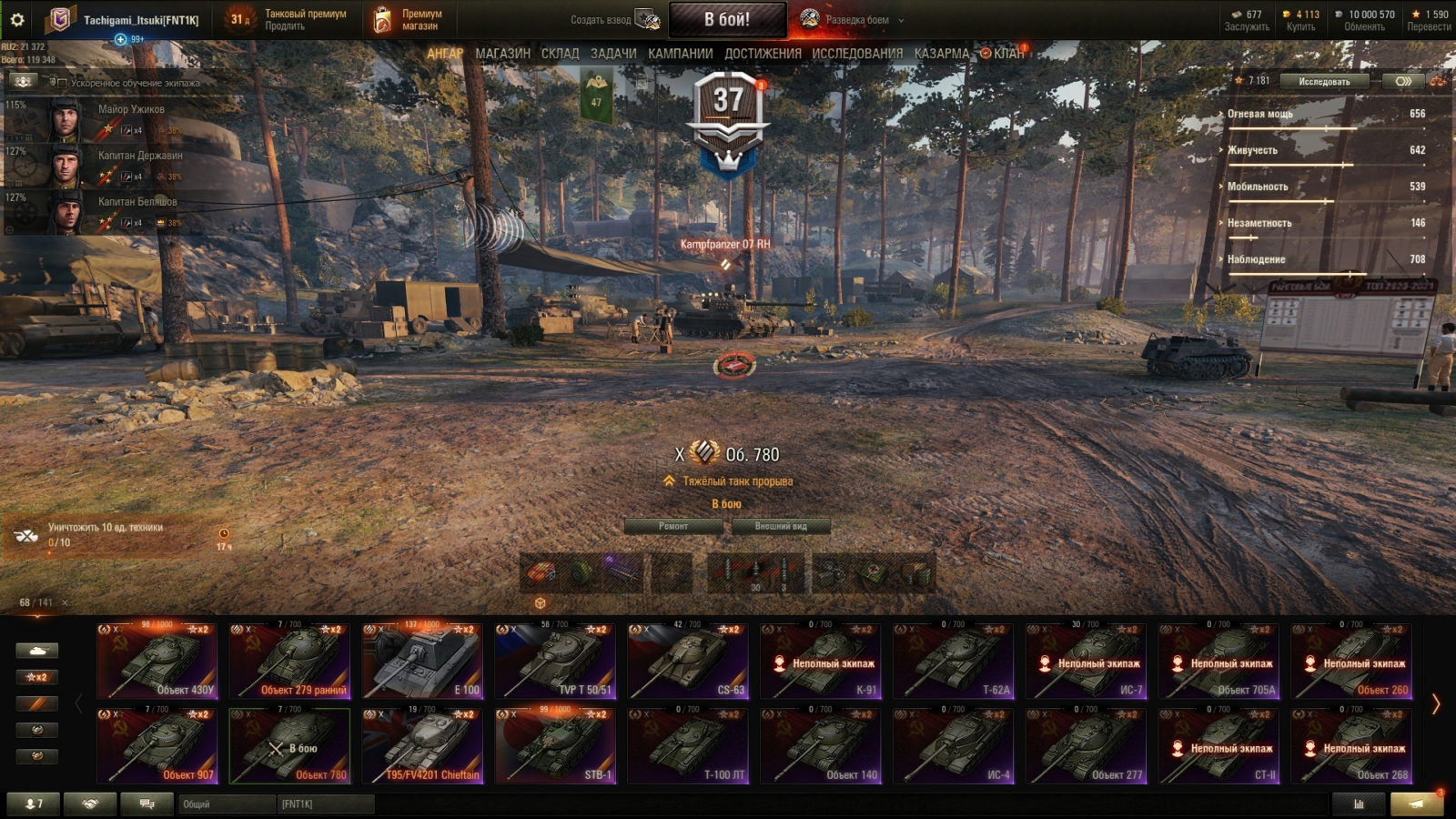The image size is (1456, 819).
Task: Open «Внешний вид» customization
Action: 781,526
